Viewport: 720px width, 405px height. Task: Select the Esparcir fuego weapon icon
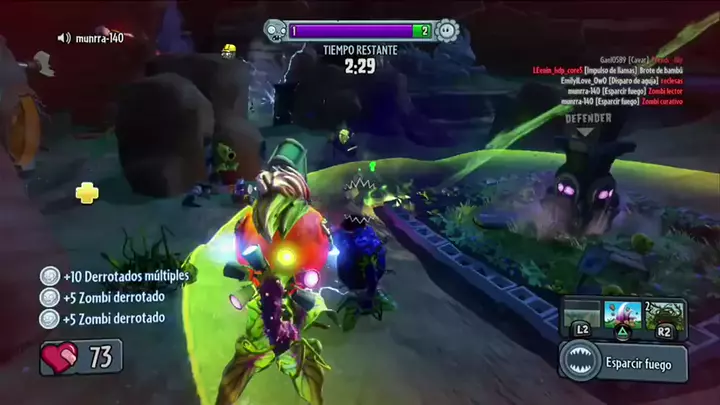[x=581, y=361]
